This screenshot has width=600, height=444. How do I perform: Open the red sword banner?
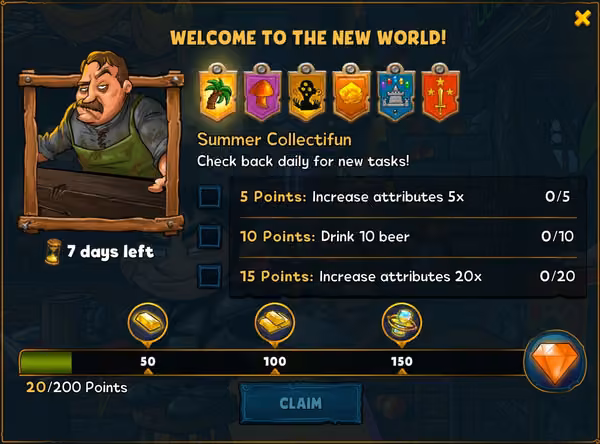click(x=438, y=92)
